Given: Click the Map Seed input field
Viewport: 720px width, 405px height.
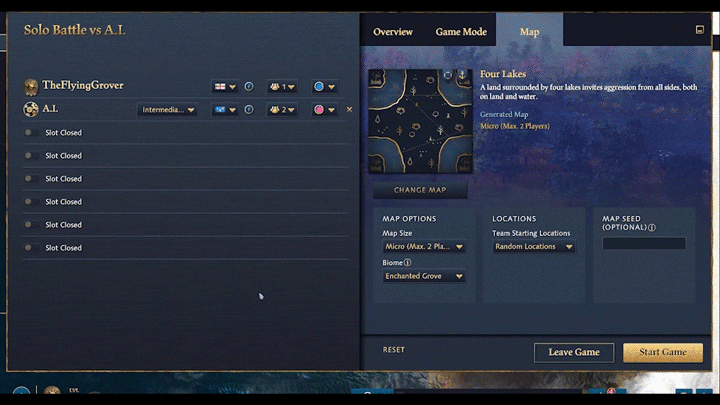Looking at the screenshot, I should [x=643, y=243].
